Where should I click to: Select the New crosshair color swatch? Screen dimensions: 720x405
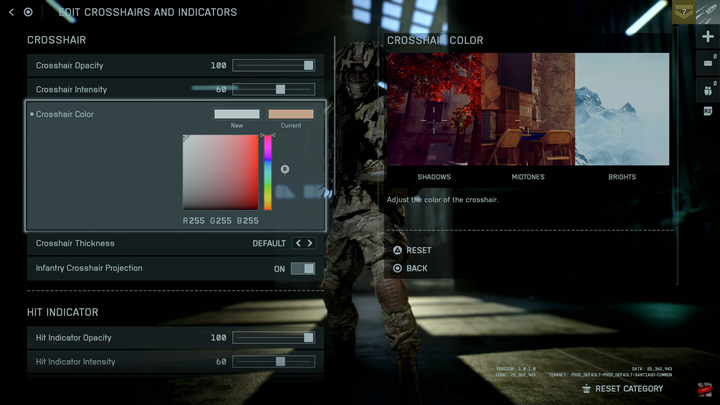[x=237, y=114]
